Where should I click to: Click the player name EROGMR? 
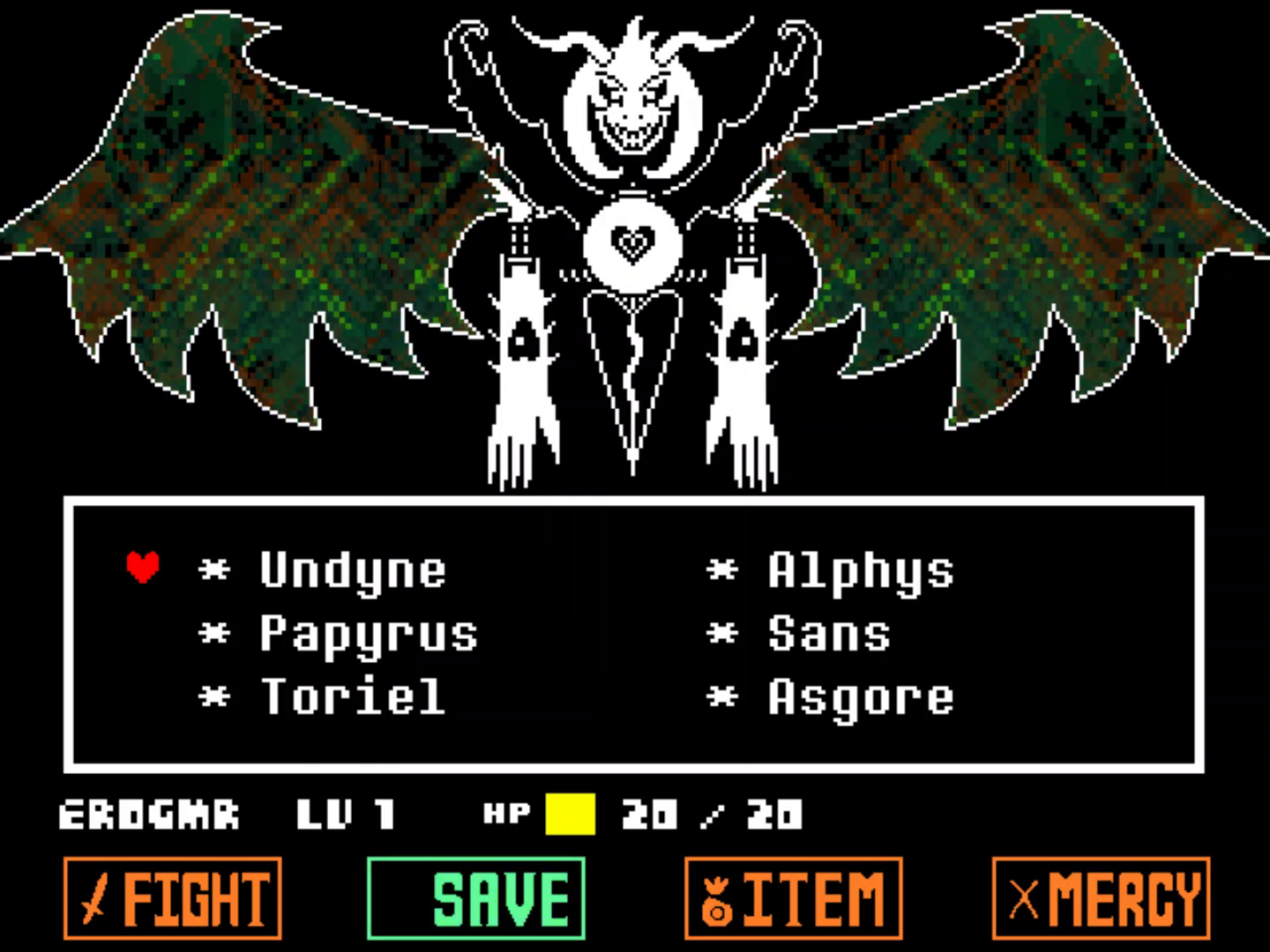pyautogui.click(x=148, y=815)
